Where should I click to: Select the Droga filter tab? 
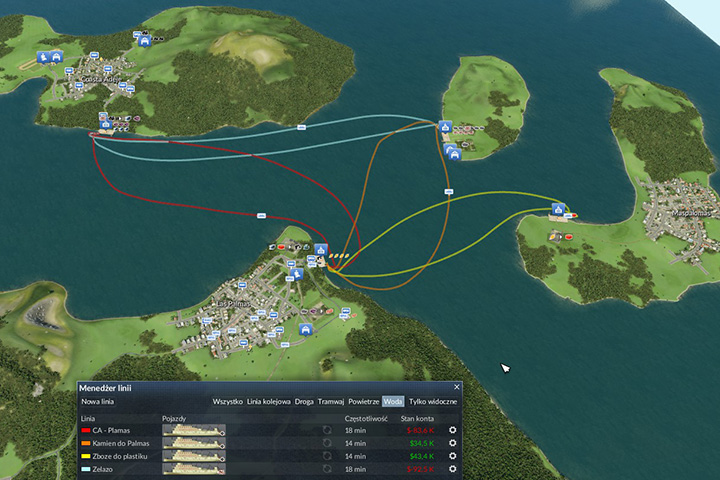click(x=304, y=401)
